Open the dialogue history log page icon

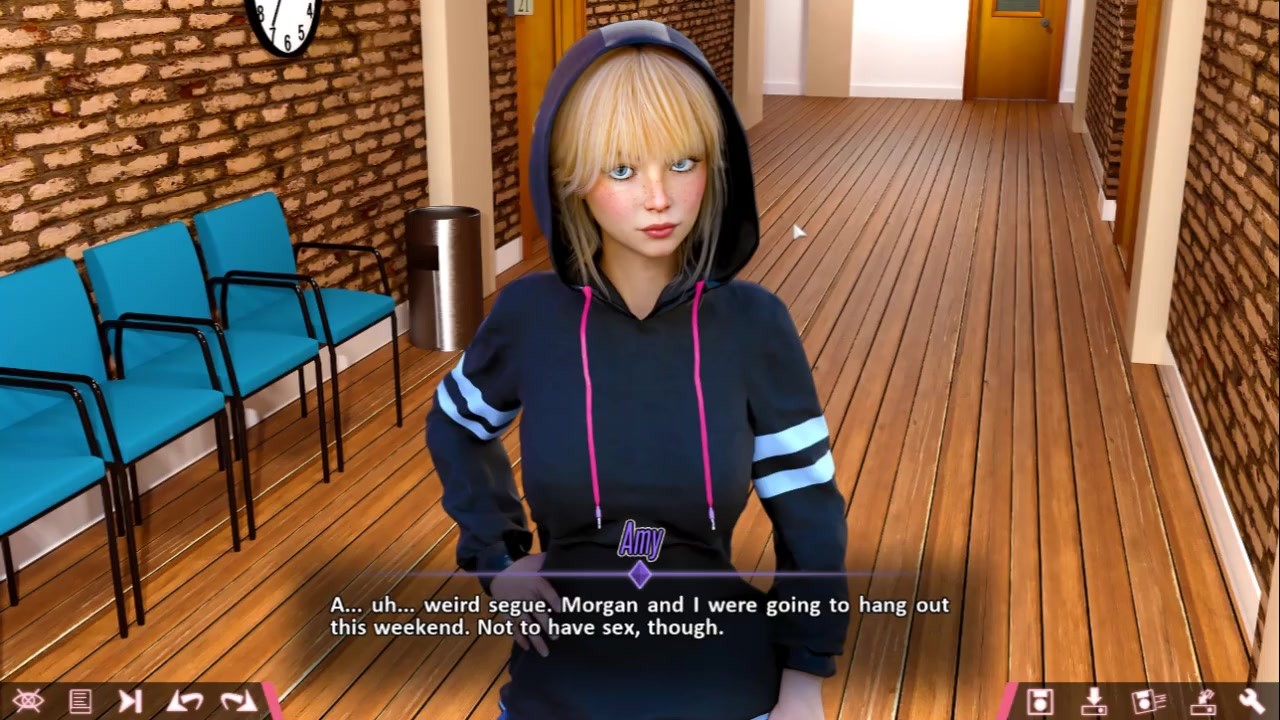[x=80, y=701]
